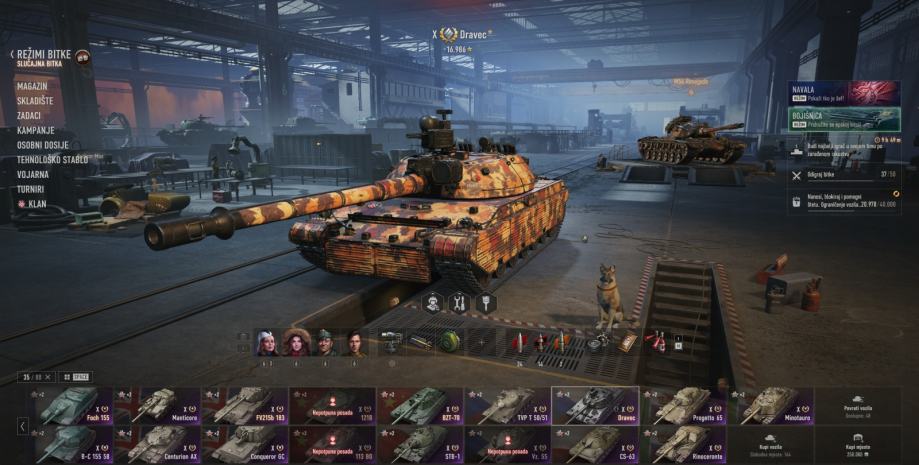Select the Foch 155 tank in carousel

[70, 406]
